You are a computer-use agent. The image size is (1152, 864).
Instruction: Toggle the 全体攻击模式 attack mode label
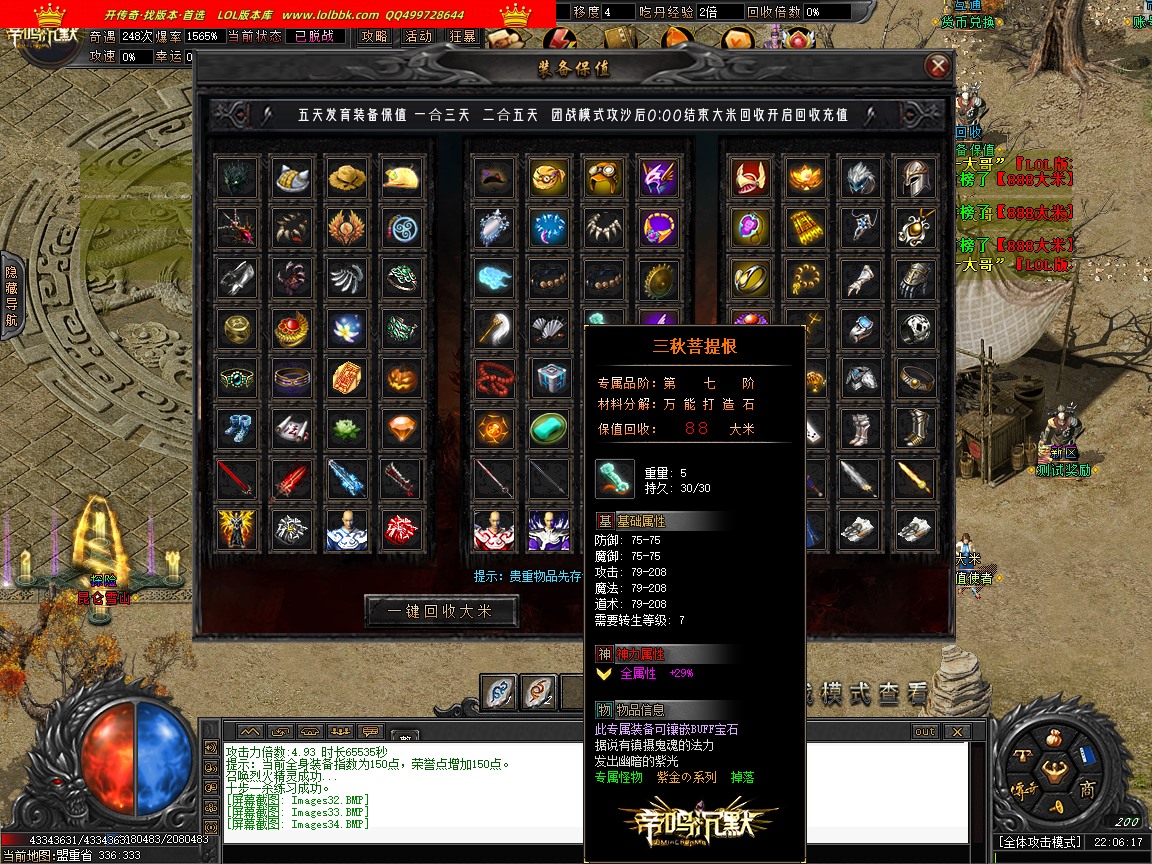click(1040, 843)
